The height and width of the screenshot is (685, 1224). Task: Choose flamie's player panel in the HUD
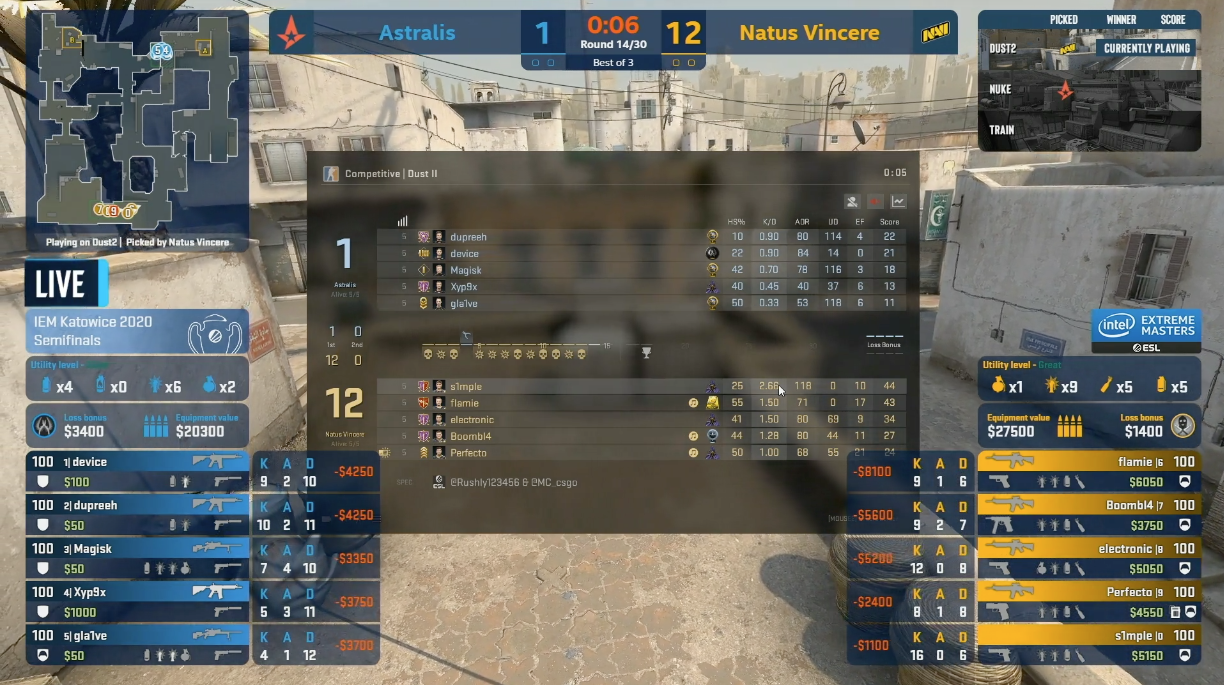click(x=1088, y=472)
